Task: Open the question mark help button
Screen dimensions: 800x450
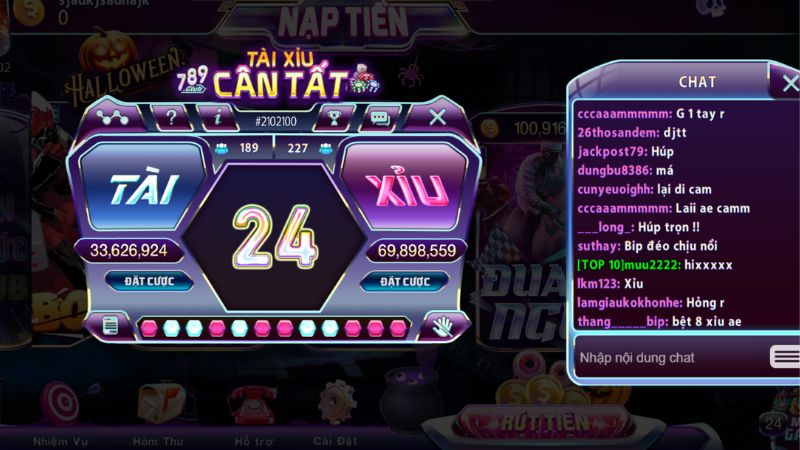Action: [172, 117]
